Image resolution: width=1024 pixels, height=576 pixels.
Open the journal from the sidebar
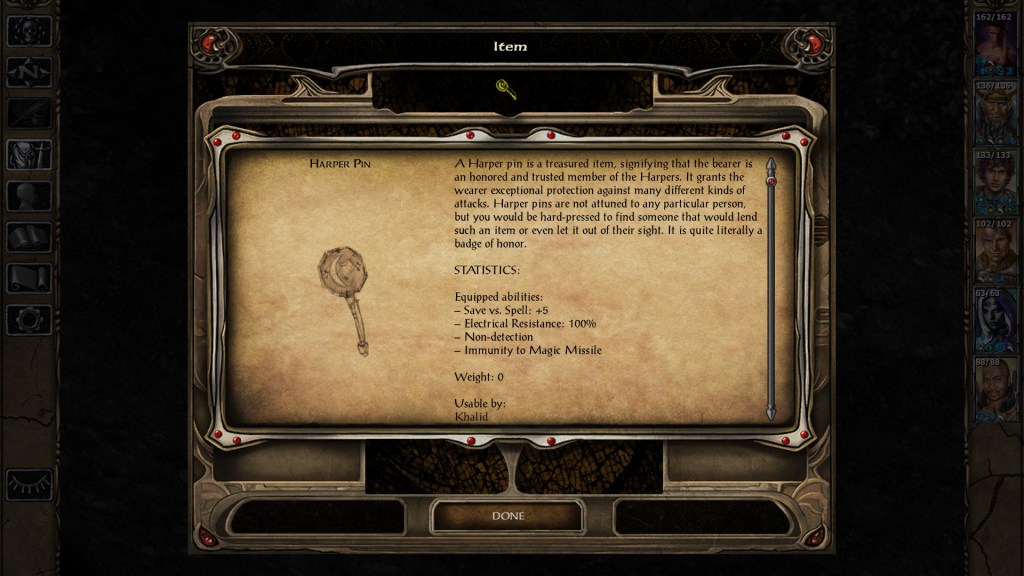tap(29, 113)
